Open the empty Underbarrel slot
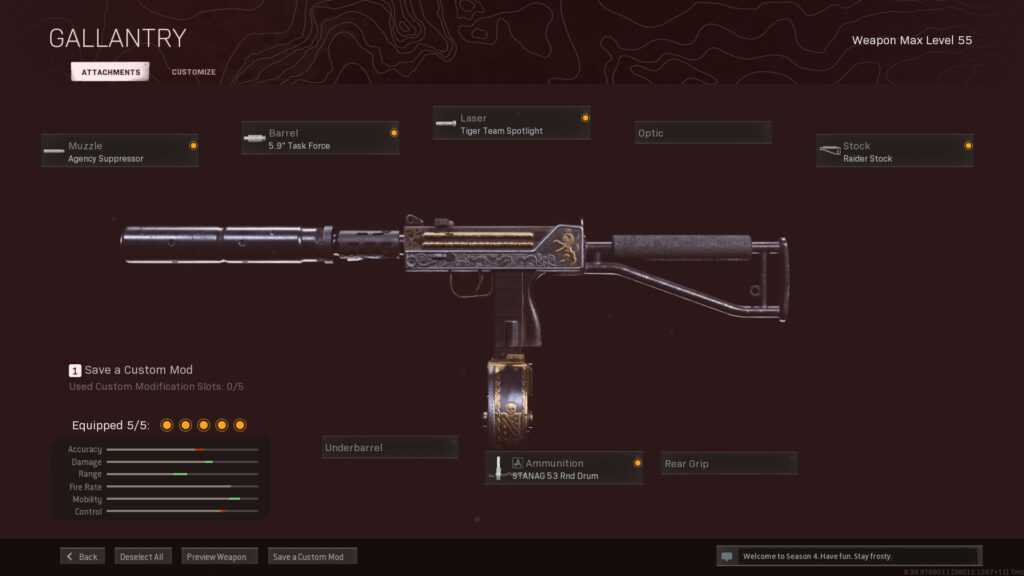Screen dimensions: 1024x576 coord(390,448)
